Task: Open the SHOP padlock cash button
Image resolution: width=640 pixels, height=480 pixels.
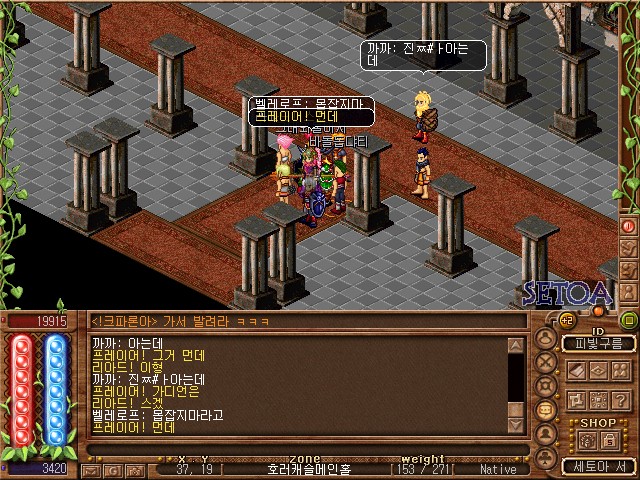Action: tap(609, 439)
